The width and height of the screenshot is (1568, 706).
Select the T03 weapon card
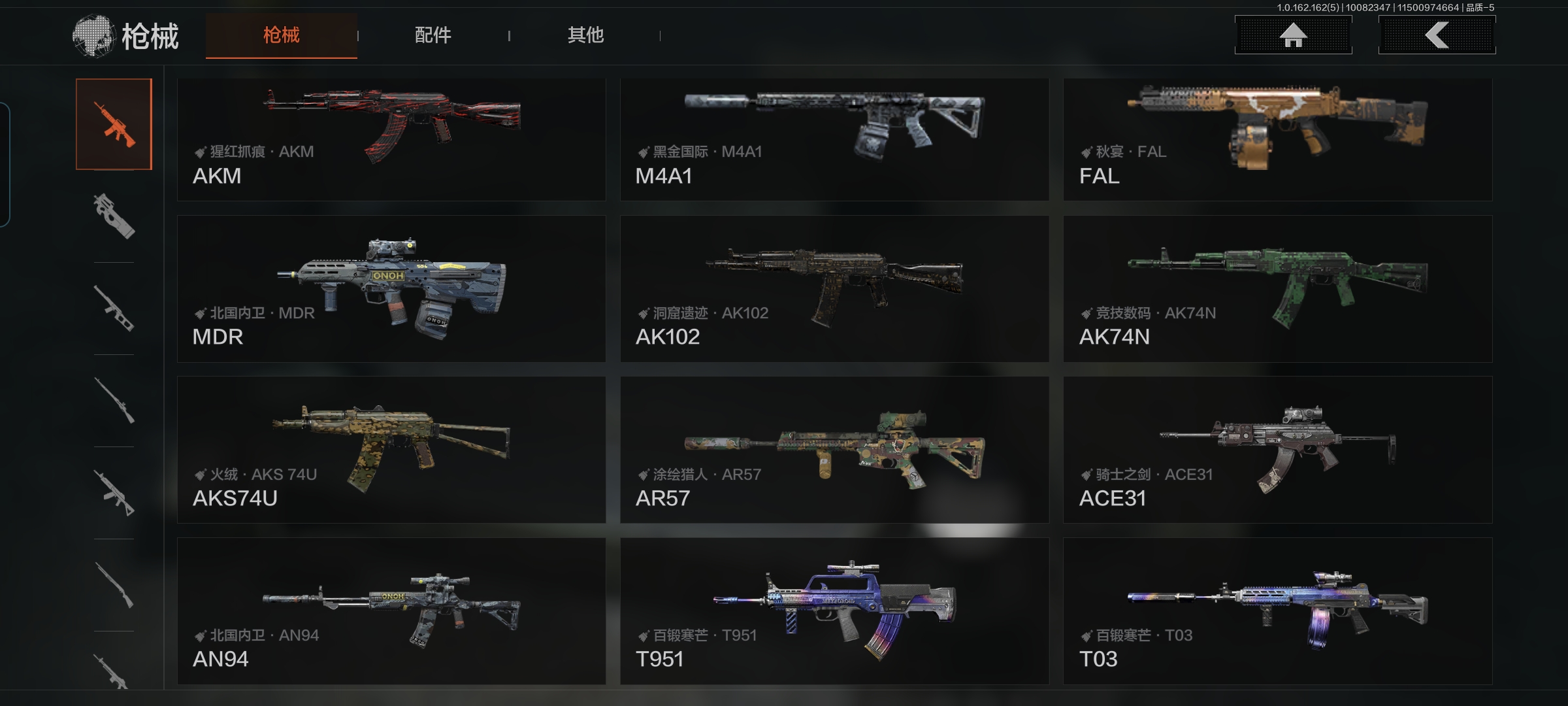click(1277, 611)
